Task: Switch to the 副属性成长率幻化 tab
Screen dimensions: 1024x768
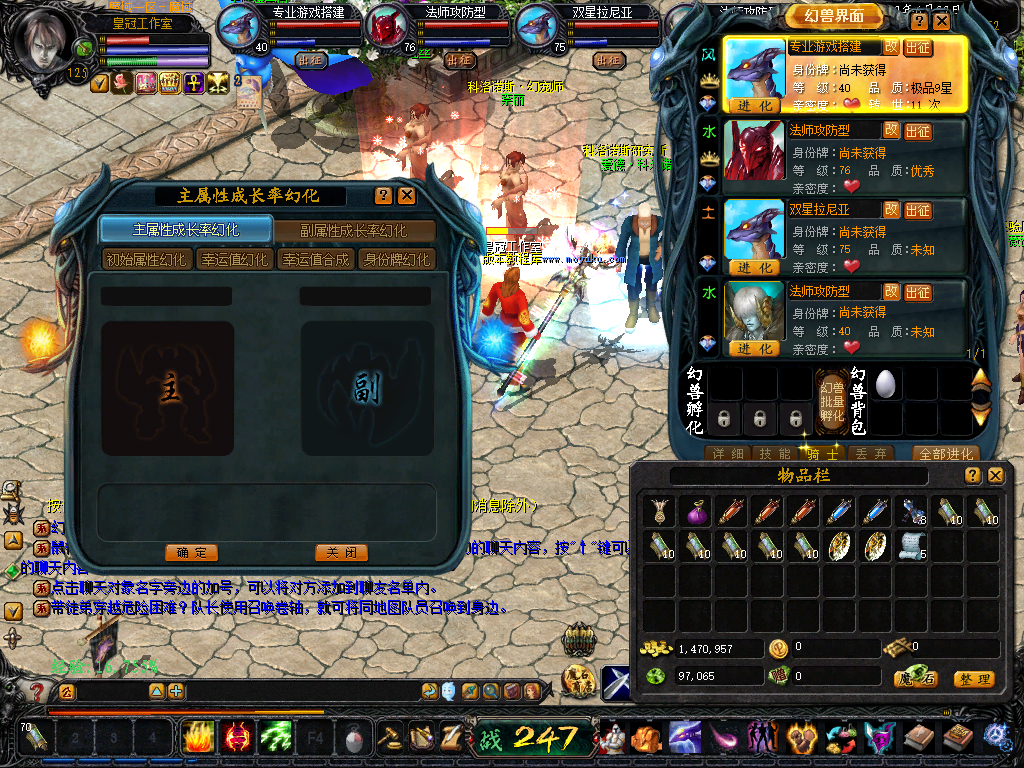Action: pos(354,230)
